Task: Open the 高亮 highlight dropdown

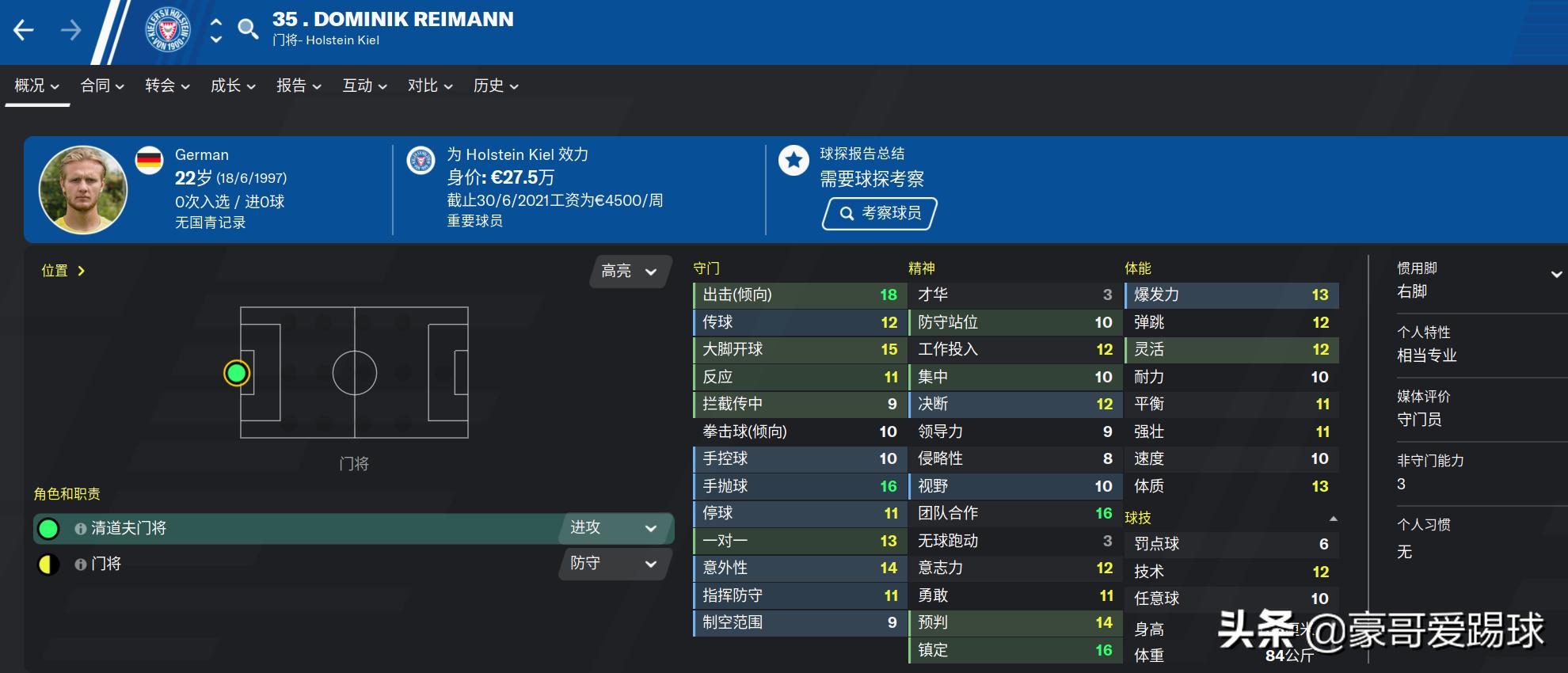Action: click(630, 272)
